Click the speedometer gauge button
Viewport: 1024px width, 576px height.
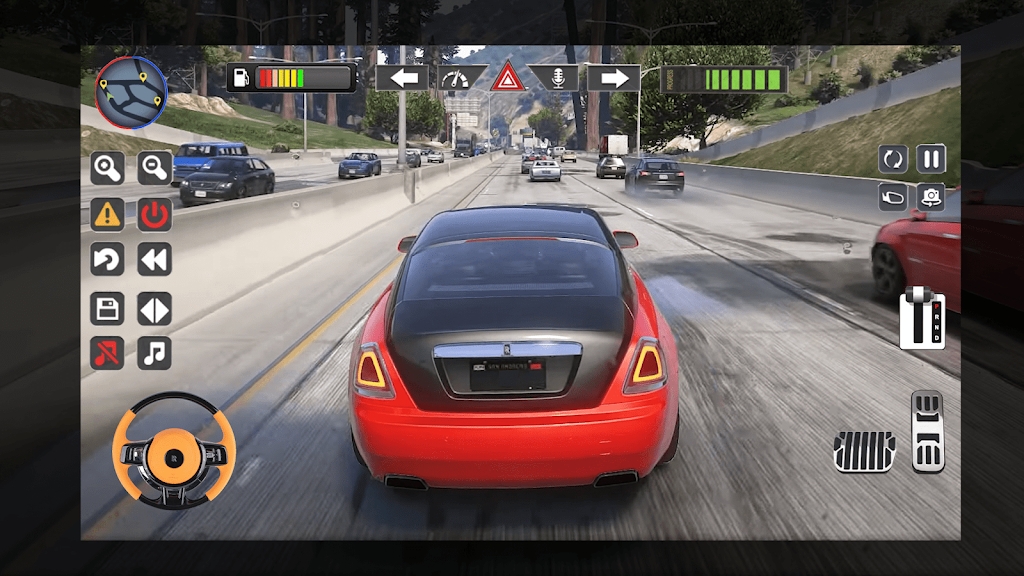coord(461,78)
